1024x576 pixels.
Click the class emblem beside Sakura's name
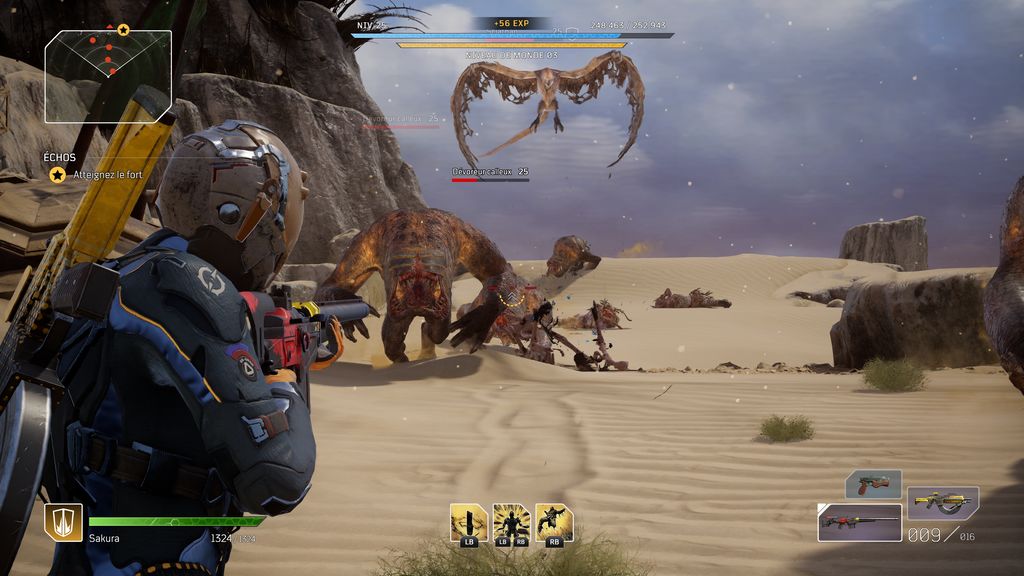tap(63, 522)
